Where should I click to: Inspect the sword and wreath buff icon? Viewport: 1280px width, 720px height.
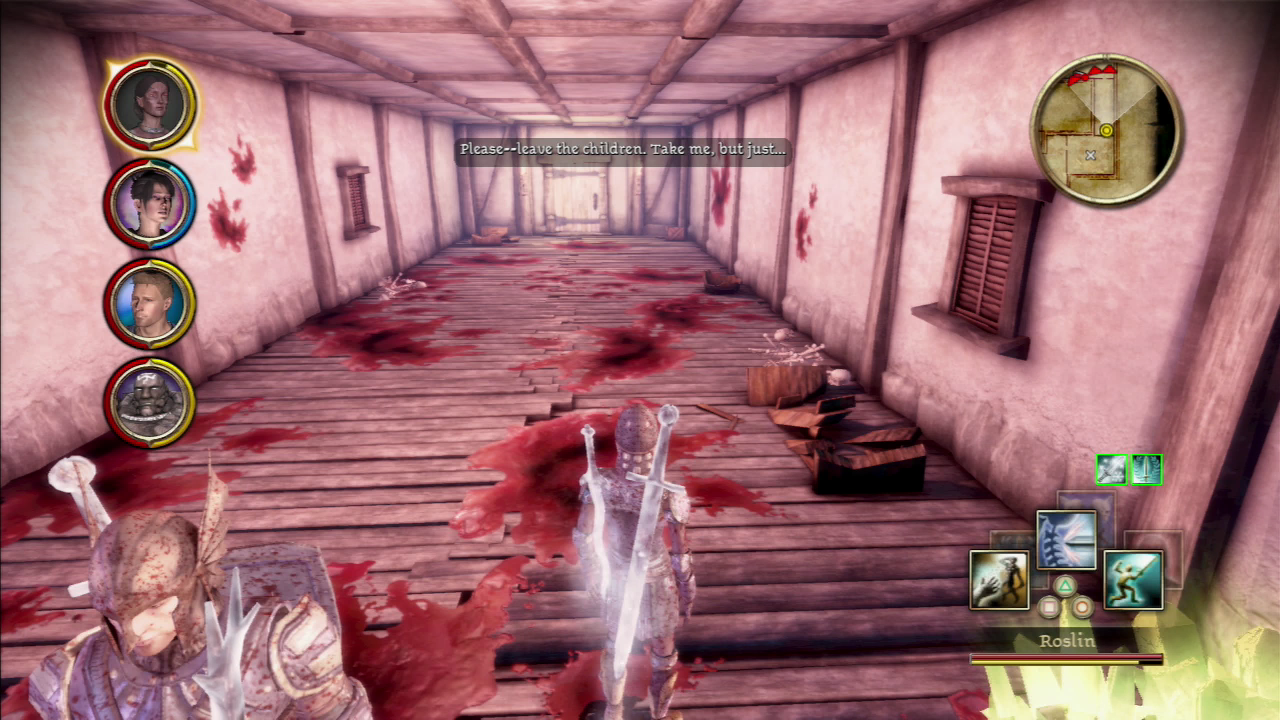tap(1146, 469)
